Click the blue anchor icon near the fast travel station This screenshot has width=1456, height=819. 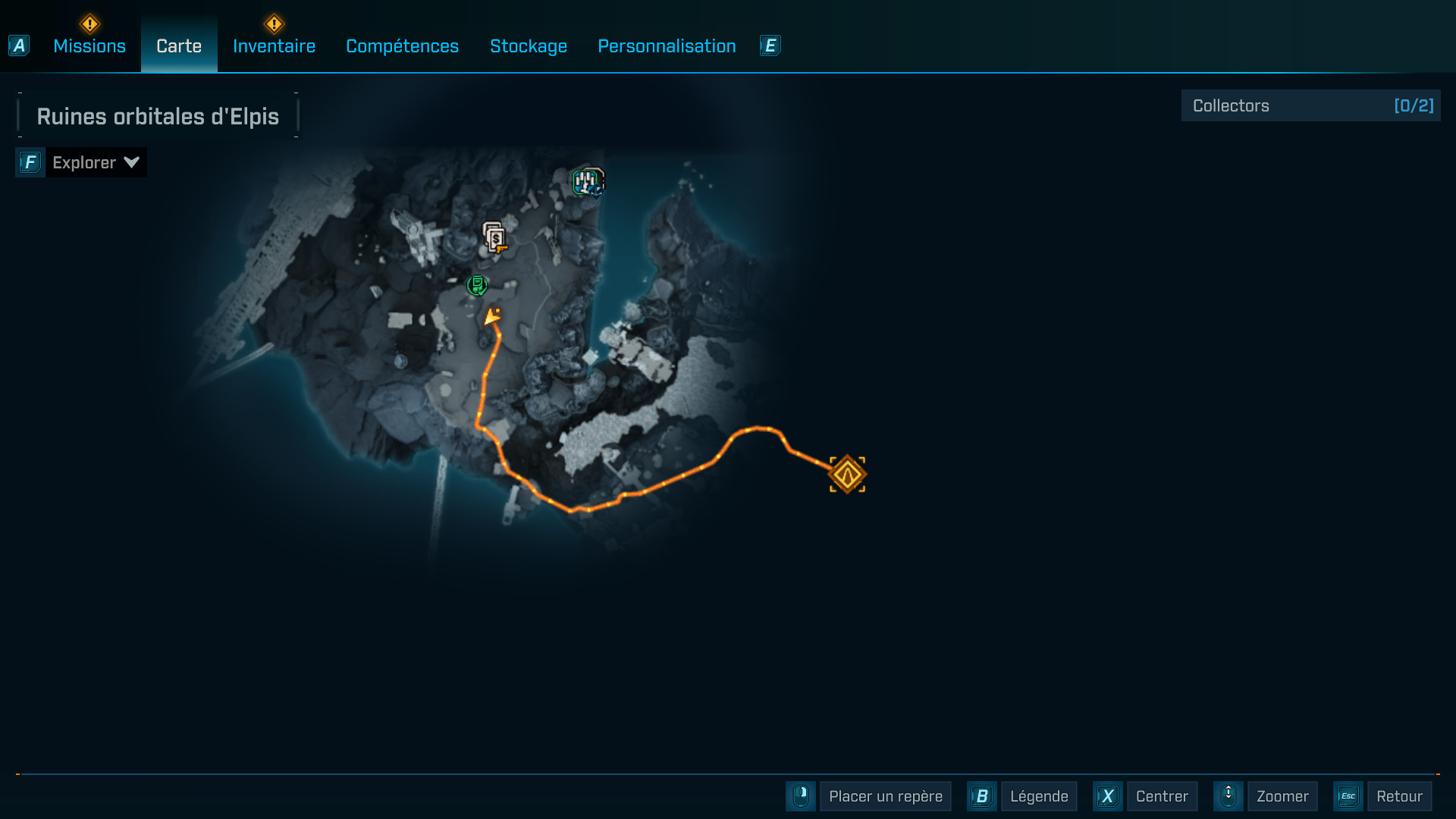tap(595, 192)
